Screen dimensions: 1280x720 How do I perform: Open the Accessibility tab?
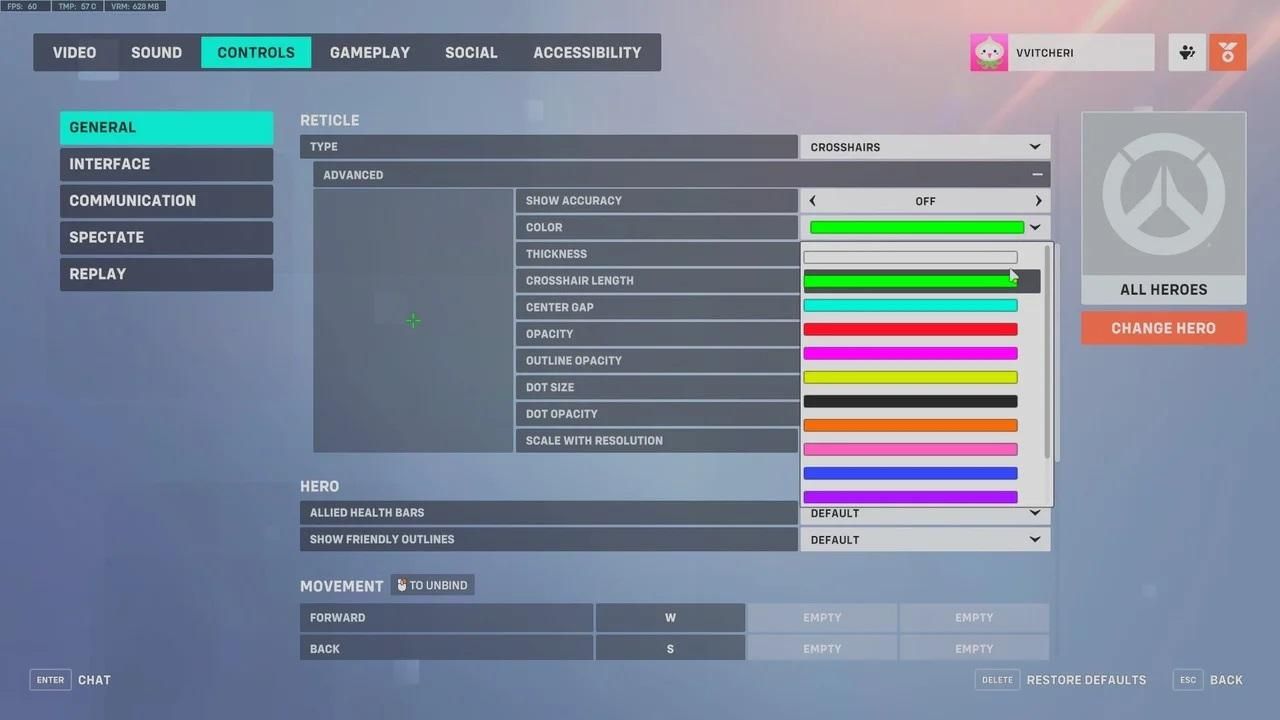pyautogui.click(x=587, y=53)
